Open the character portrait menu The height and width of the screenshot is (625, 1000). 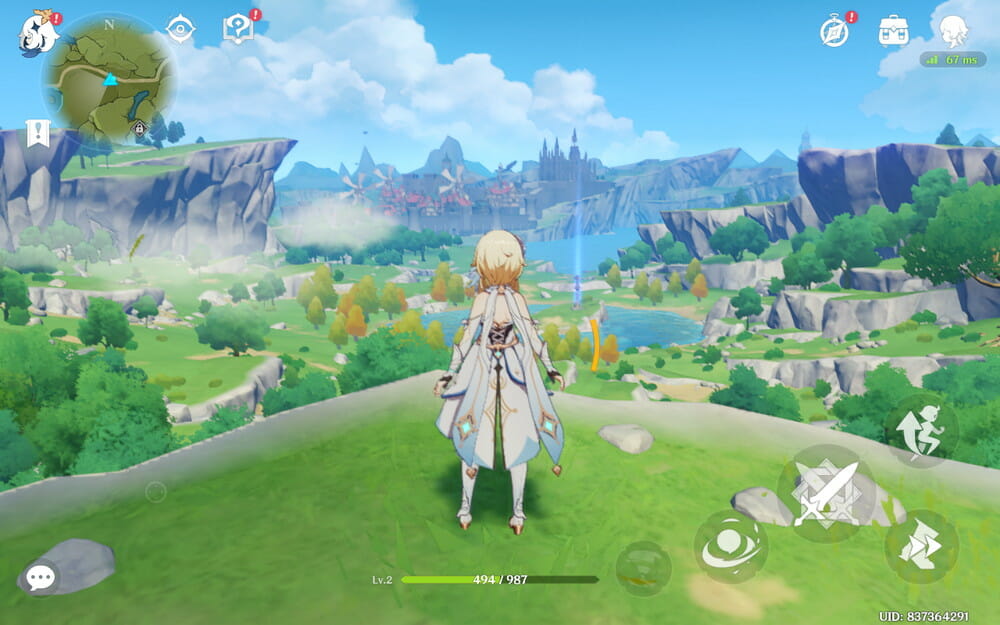[x=953, y=31]
